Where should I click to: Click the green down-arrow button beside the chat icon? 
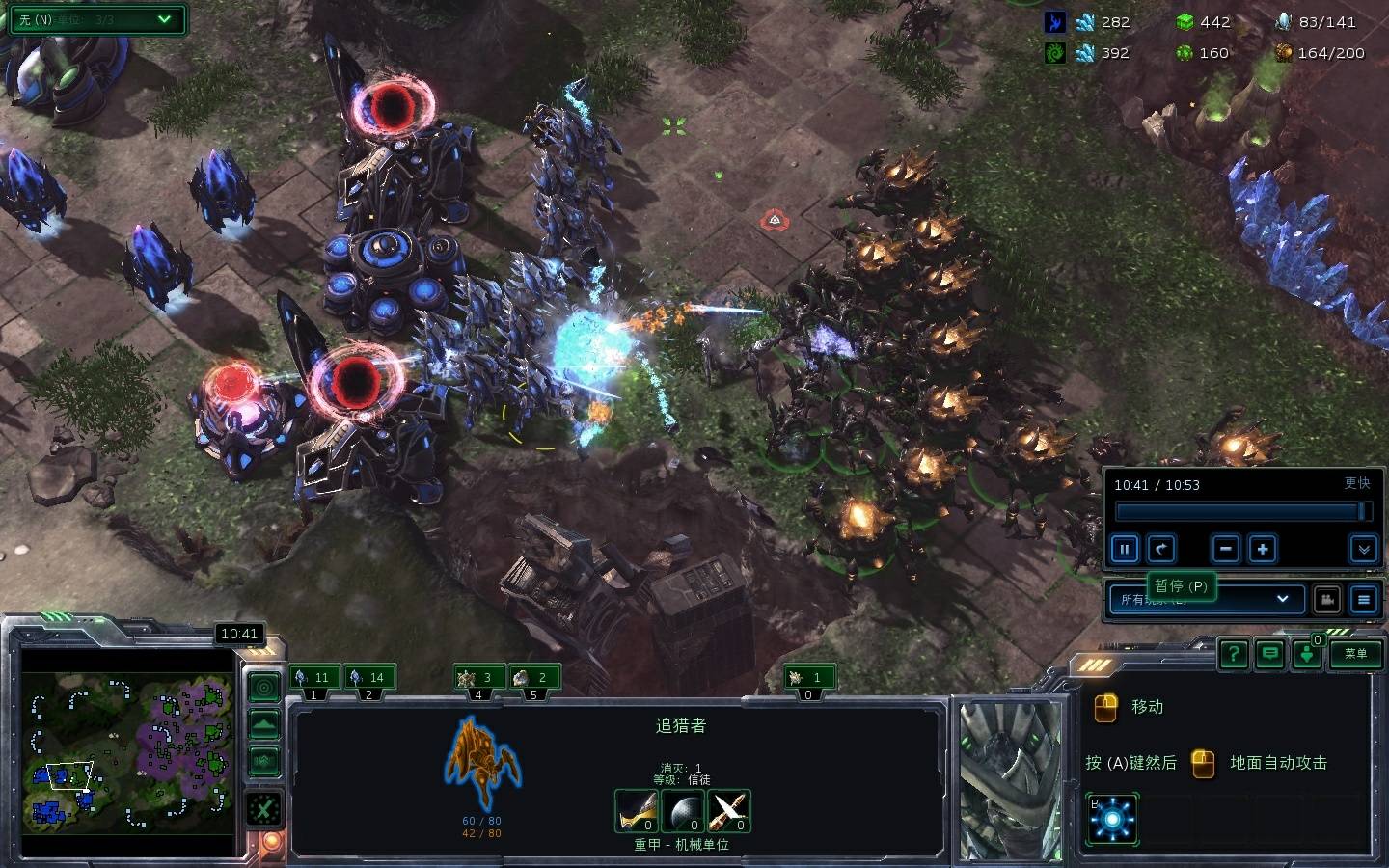coord(1307,654)
